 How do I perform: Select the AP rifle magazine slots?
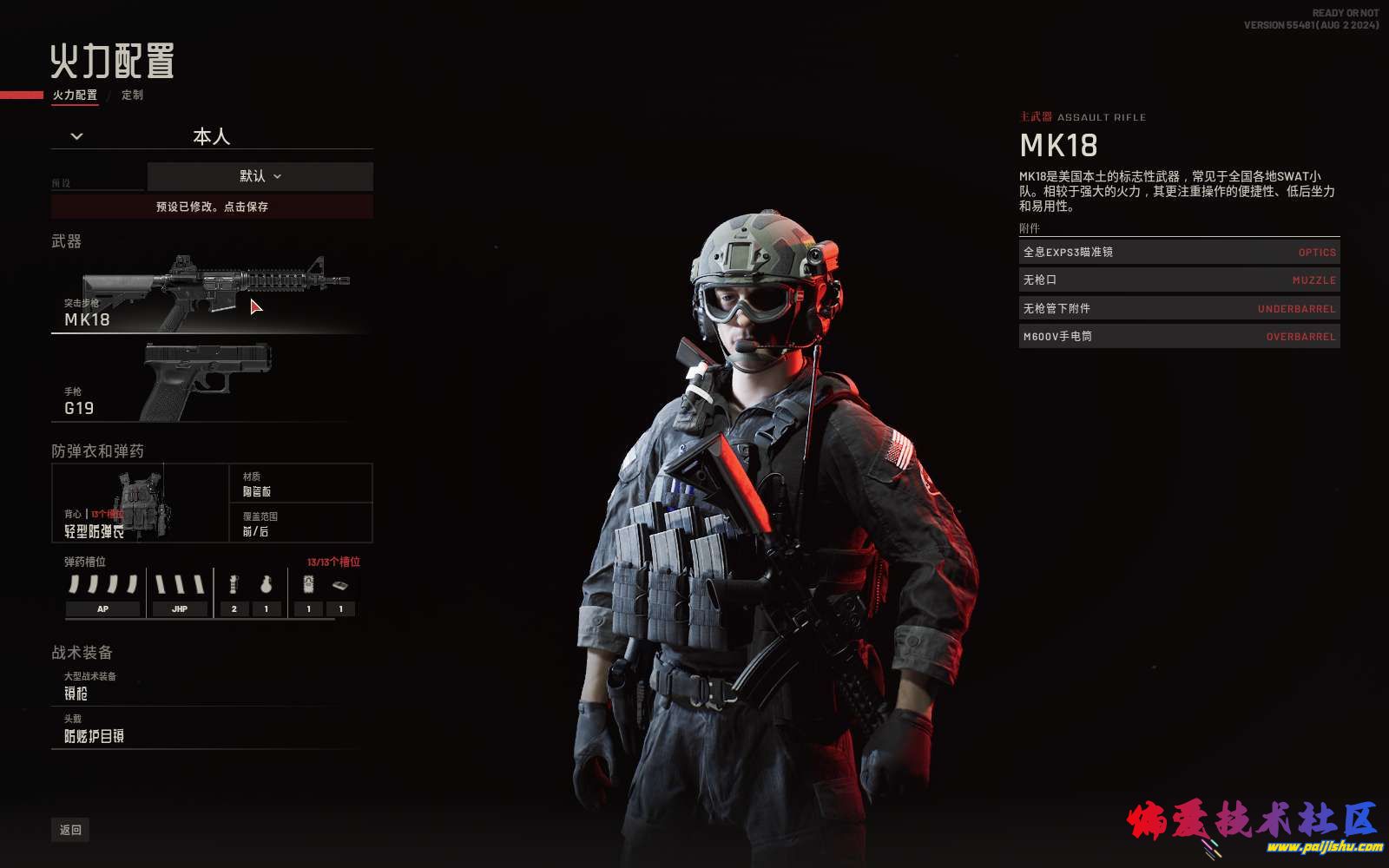pos(102,594)
